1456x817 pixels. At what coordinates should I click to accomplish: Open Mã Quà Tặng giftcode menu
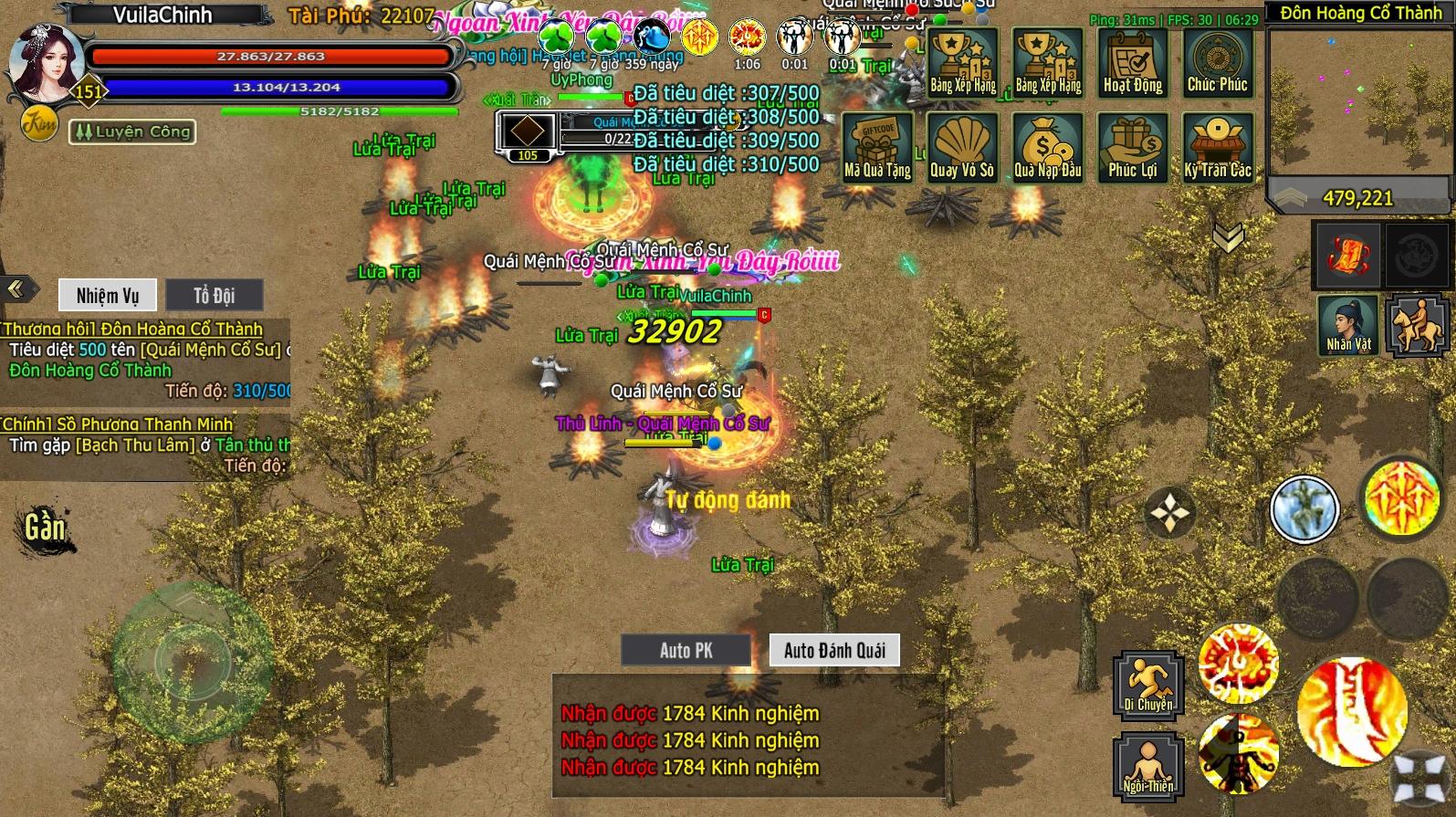[877, 148]
